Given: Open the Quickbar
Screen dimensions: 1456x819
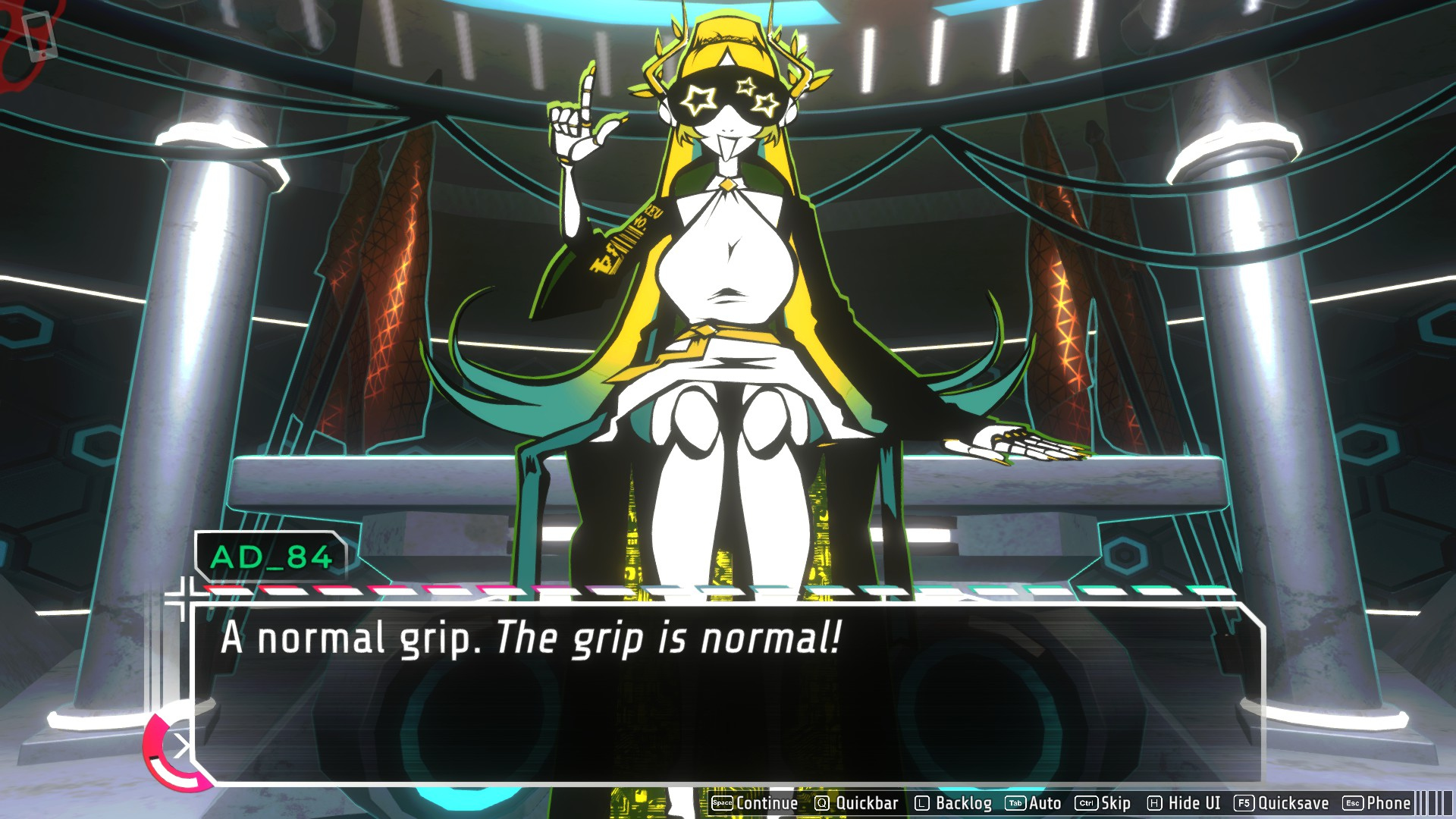Looking at the screenshot, I should point(856,803).
